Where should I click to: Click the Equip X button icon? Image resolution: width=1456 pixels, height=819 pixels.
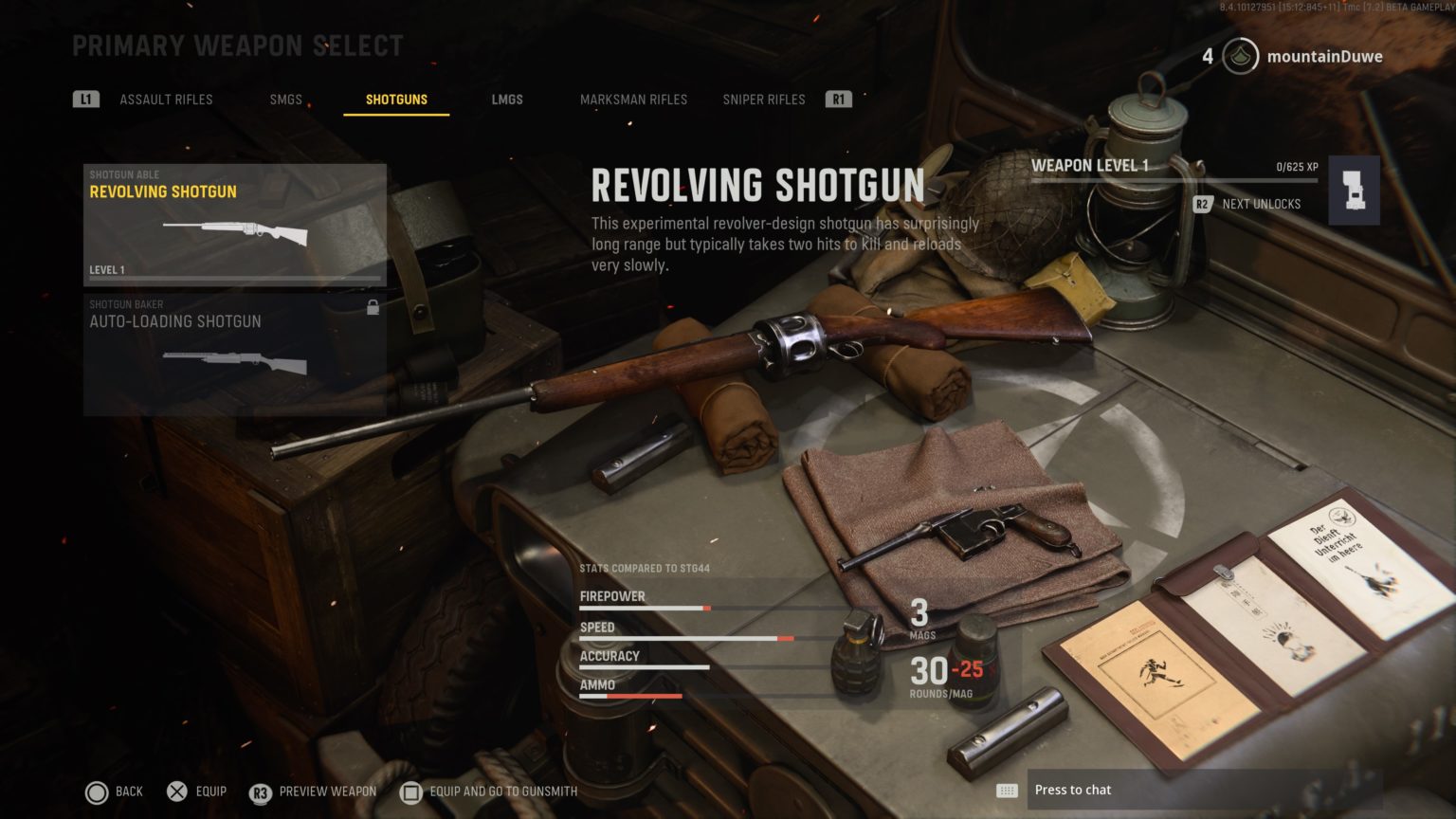pyautogui.click(x=177, y=791)
